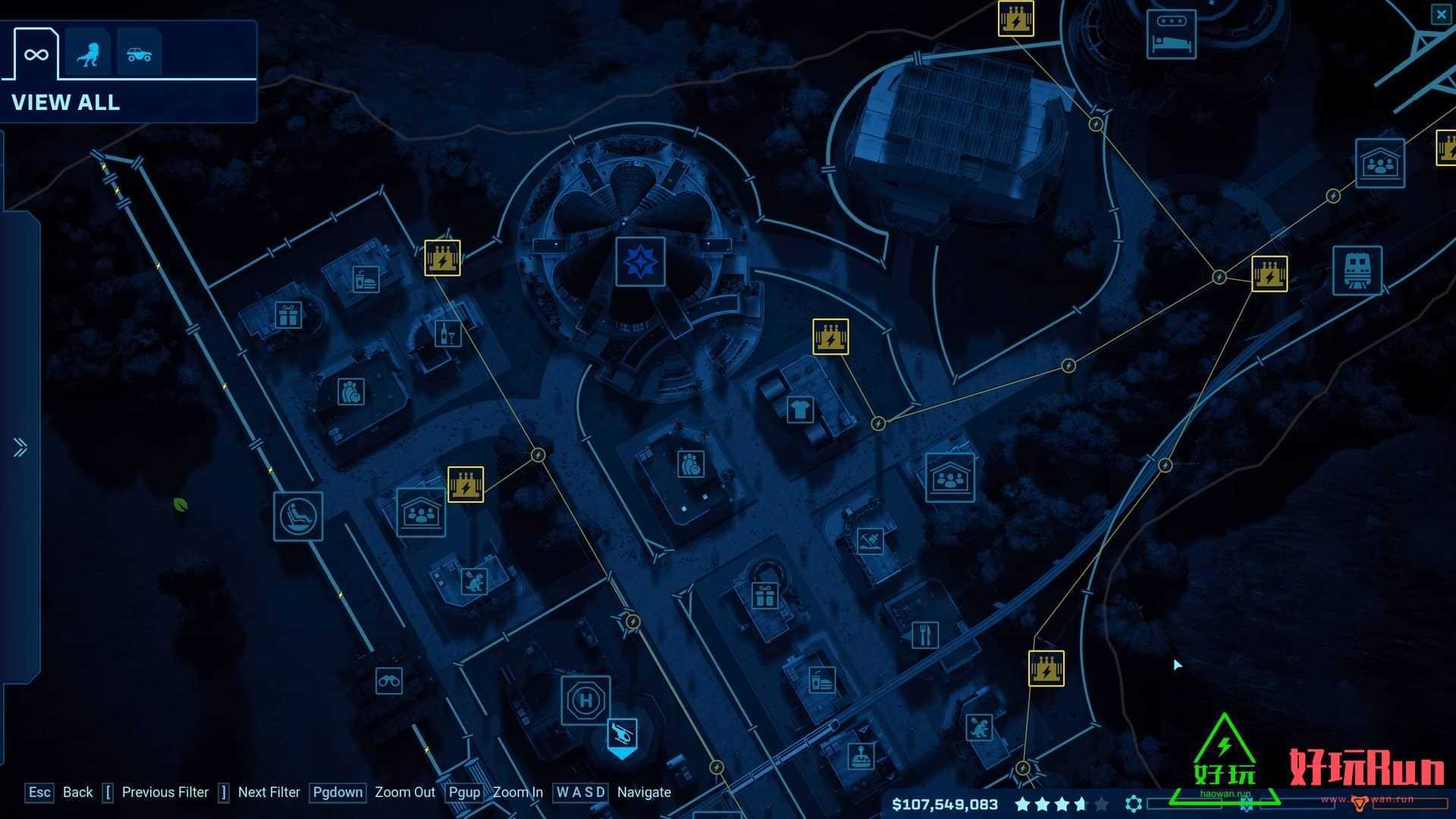This screenshot has height=819, width=1456.
Task: Select the monorail train station marker
Action: tap(1357, 271)
